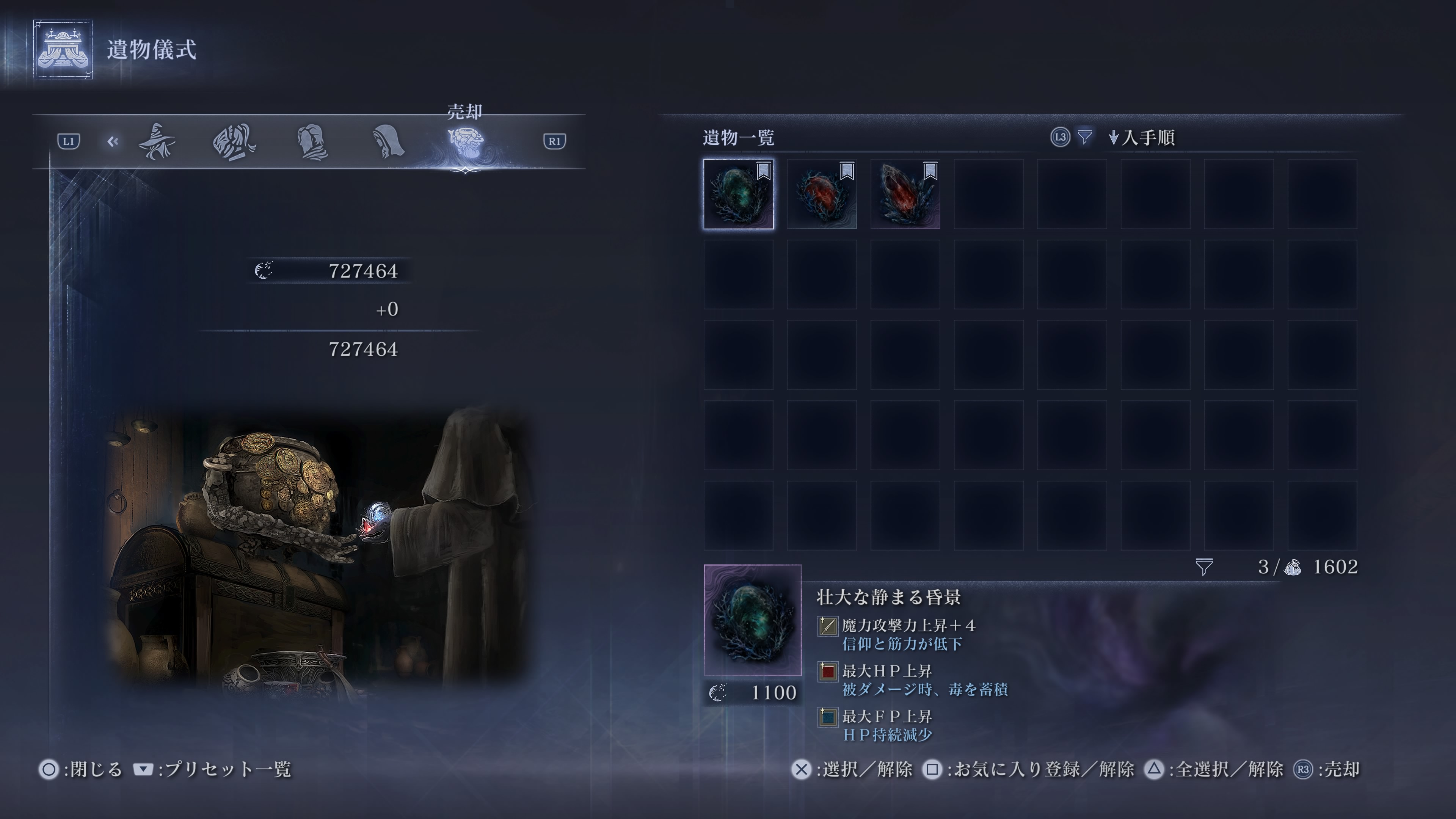Screen dimensions: 1456x819
Task: Select the ponytail warrior character tab
Action: [234, 143]
